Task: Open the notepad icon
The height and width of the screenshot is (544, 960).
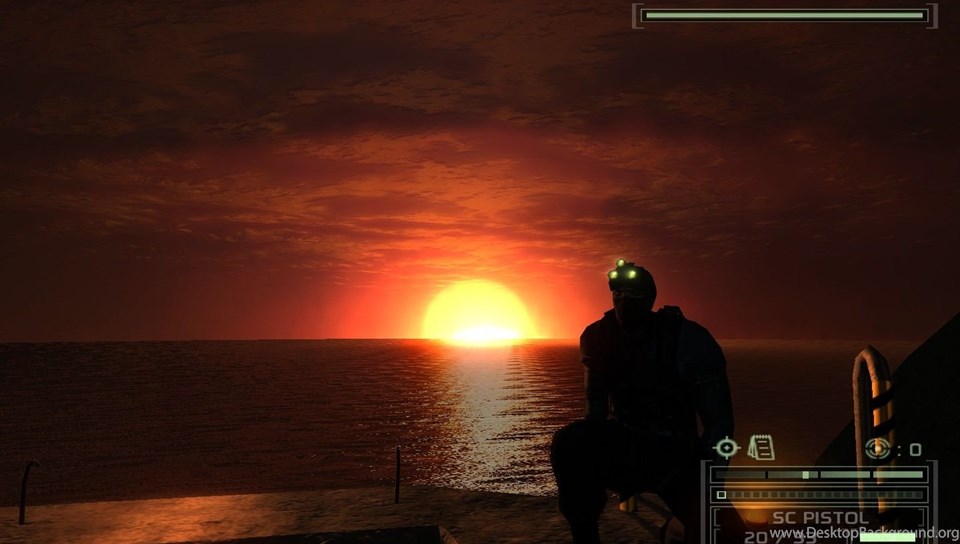Action: (x=761, y=447)
